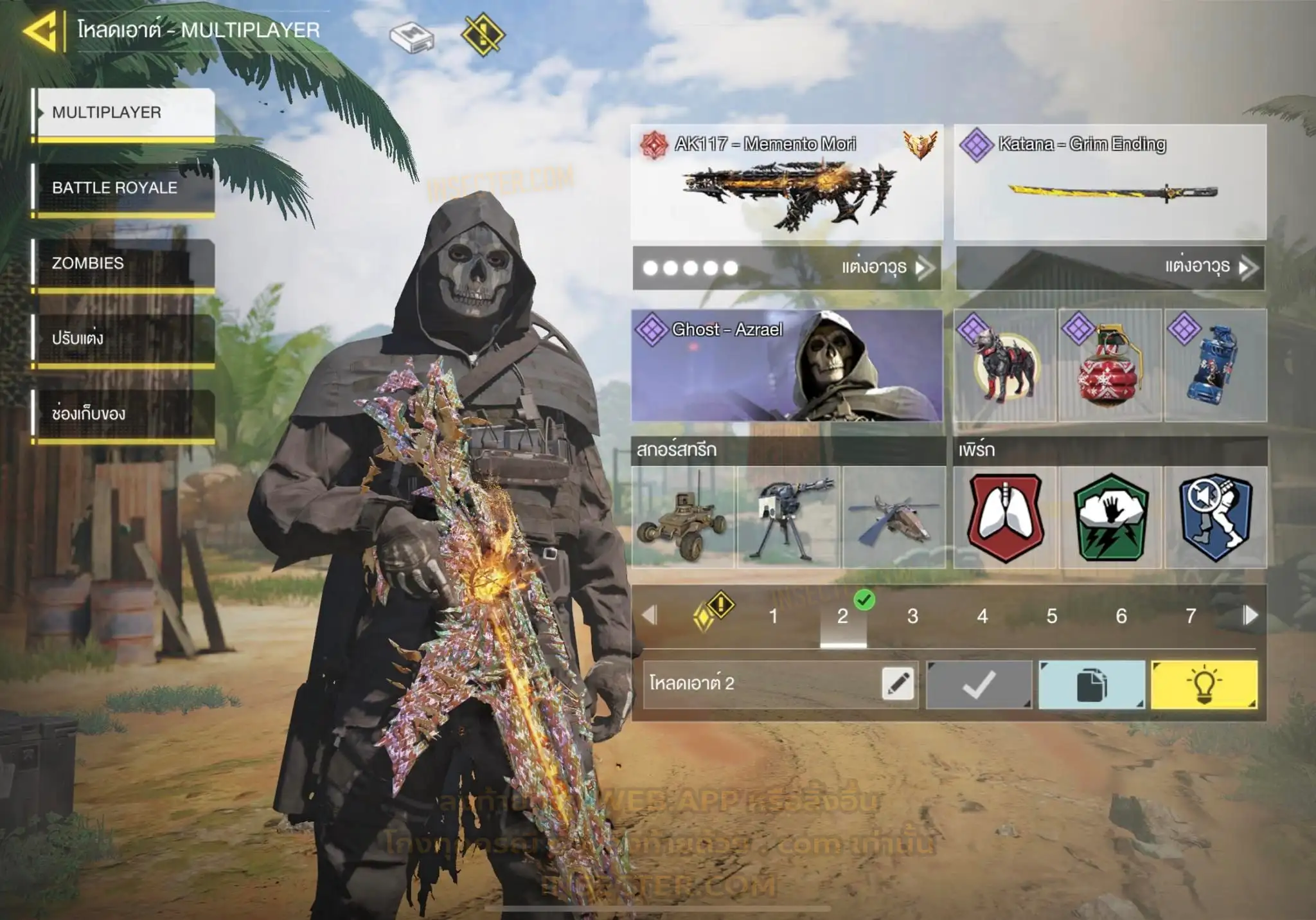Switch to the BATTLE ROYALE loadout tab

pyautogui.click(x=123, y=188)
